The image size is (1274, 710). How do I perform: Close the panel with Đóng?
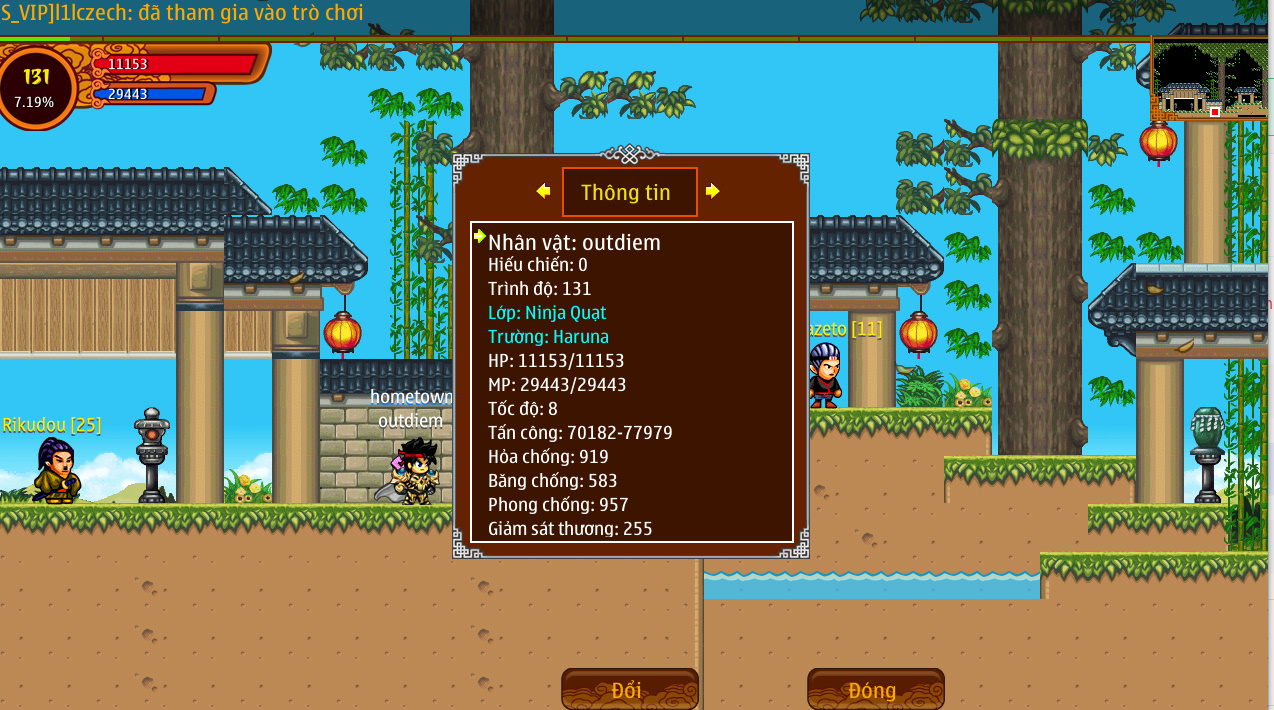[875, 689]
